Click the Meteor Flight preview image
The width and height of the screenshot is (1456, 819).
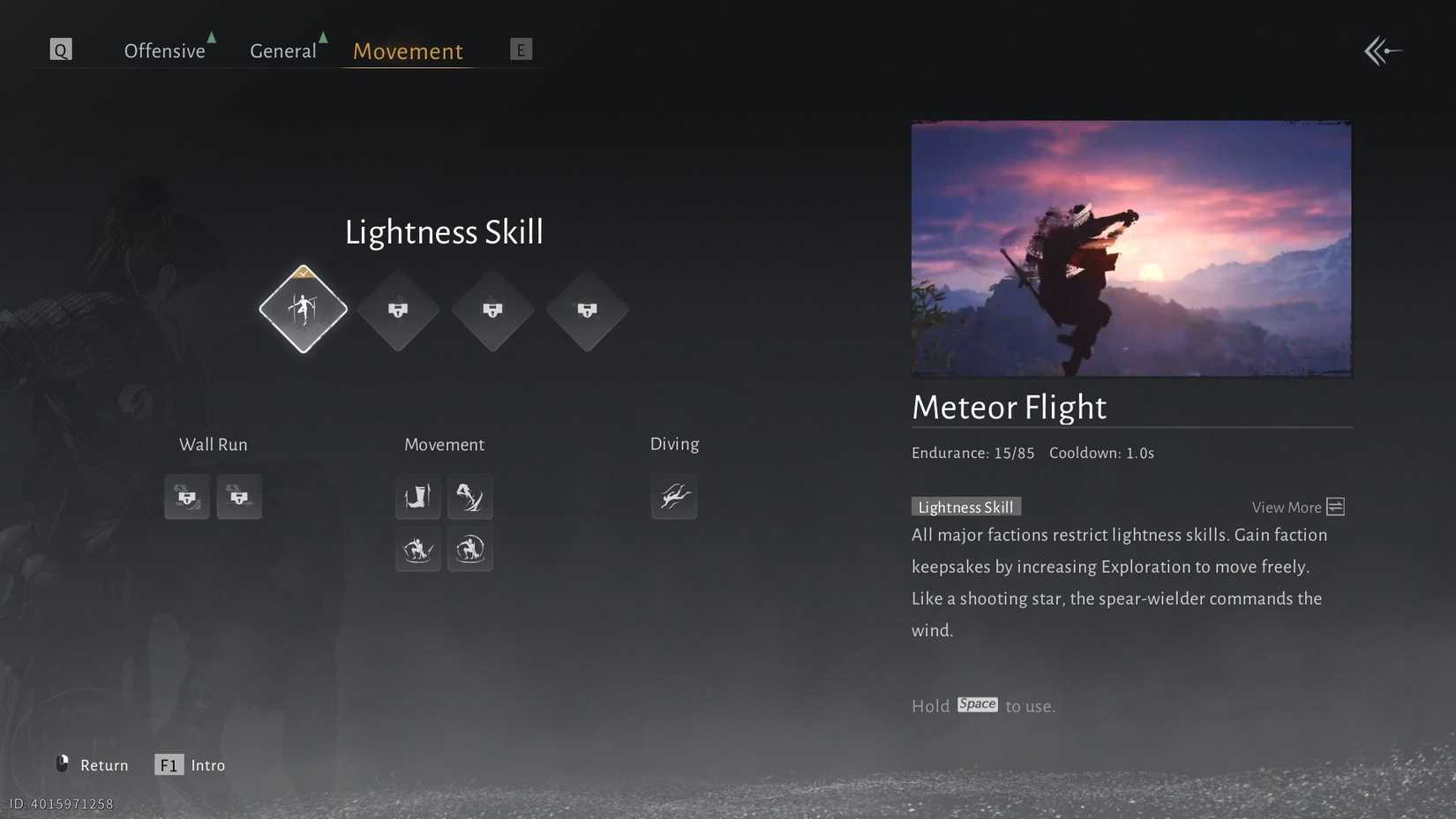coord(1130,248)
